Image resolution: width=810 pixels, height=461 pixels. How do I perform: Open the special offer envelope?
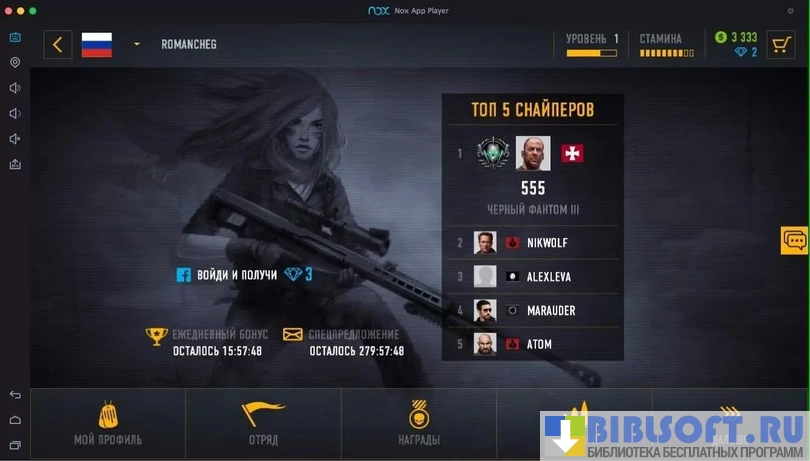point(292,335)
